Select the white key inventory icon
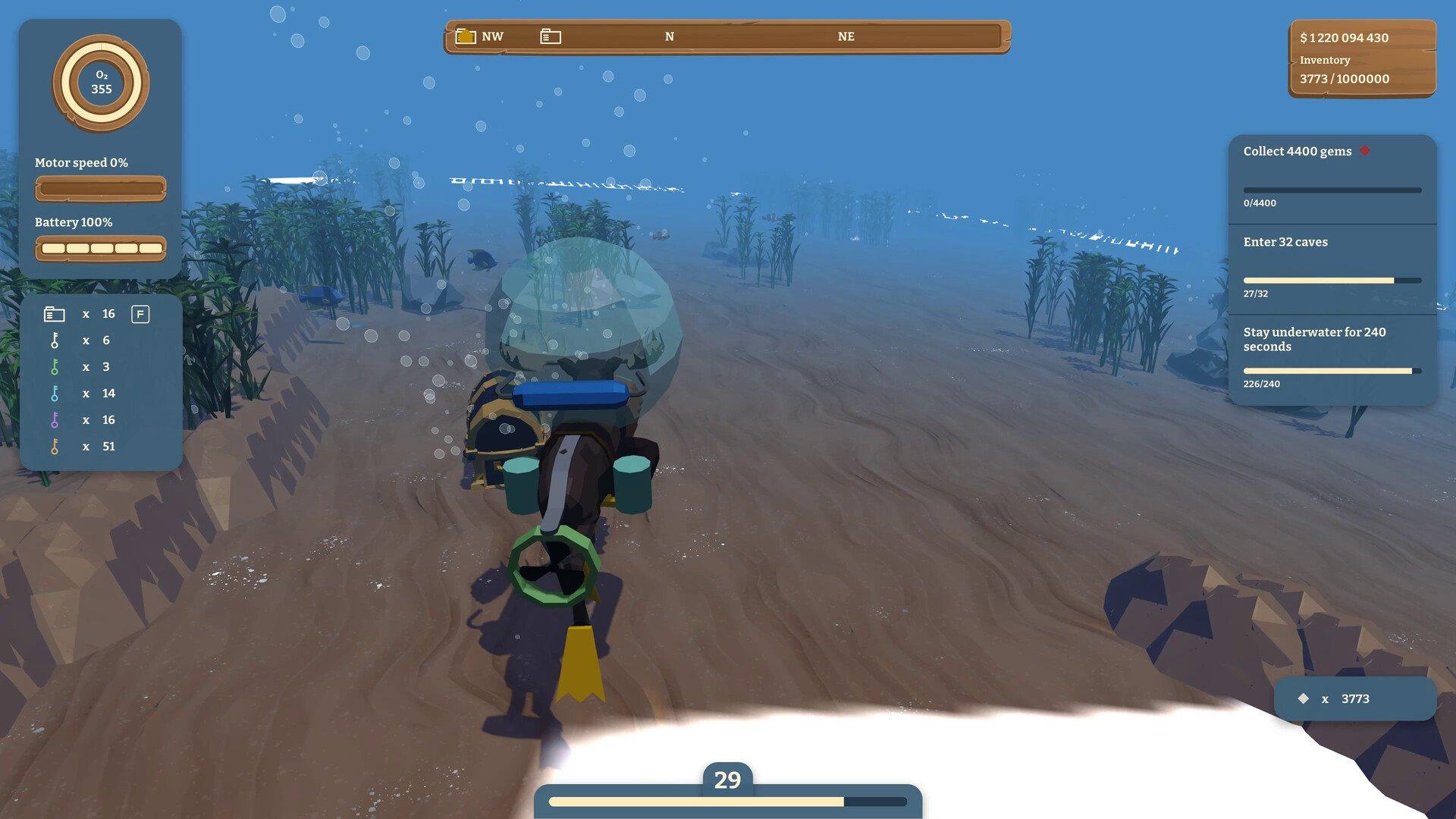 [x=55, y=340]
